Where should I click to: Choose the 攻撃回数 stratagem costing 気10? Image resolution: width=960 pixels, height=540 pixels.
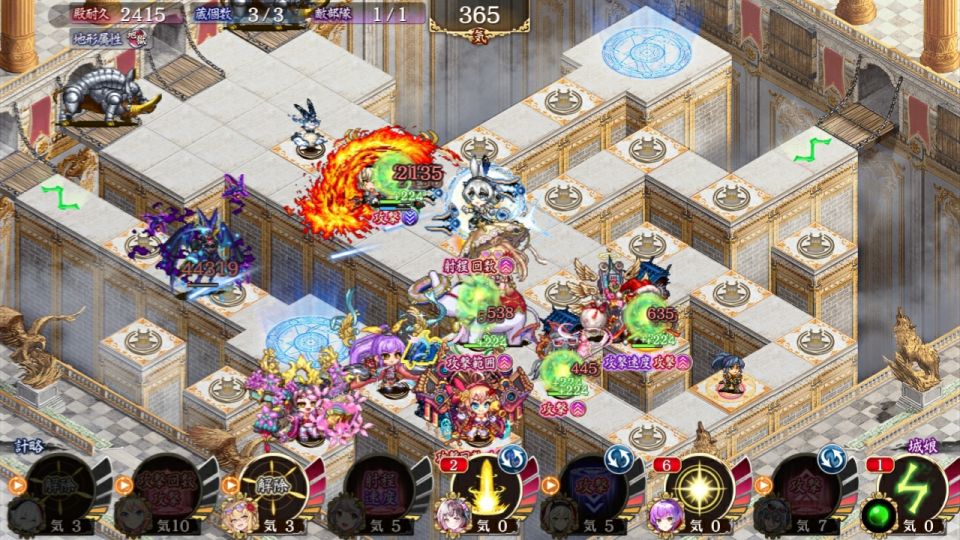click(164, 489)
